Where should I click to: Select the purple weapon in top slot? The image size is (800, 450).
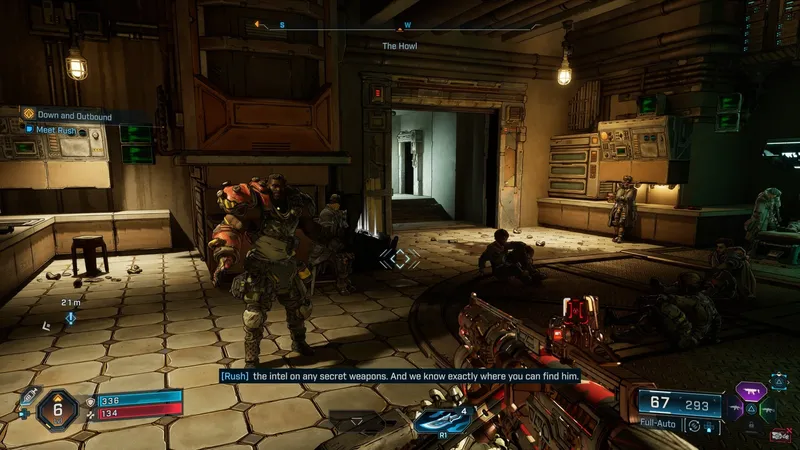751,389
